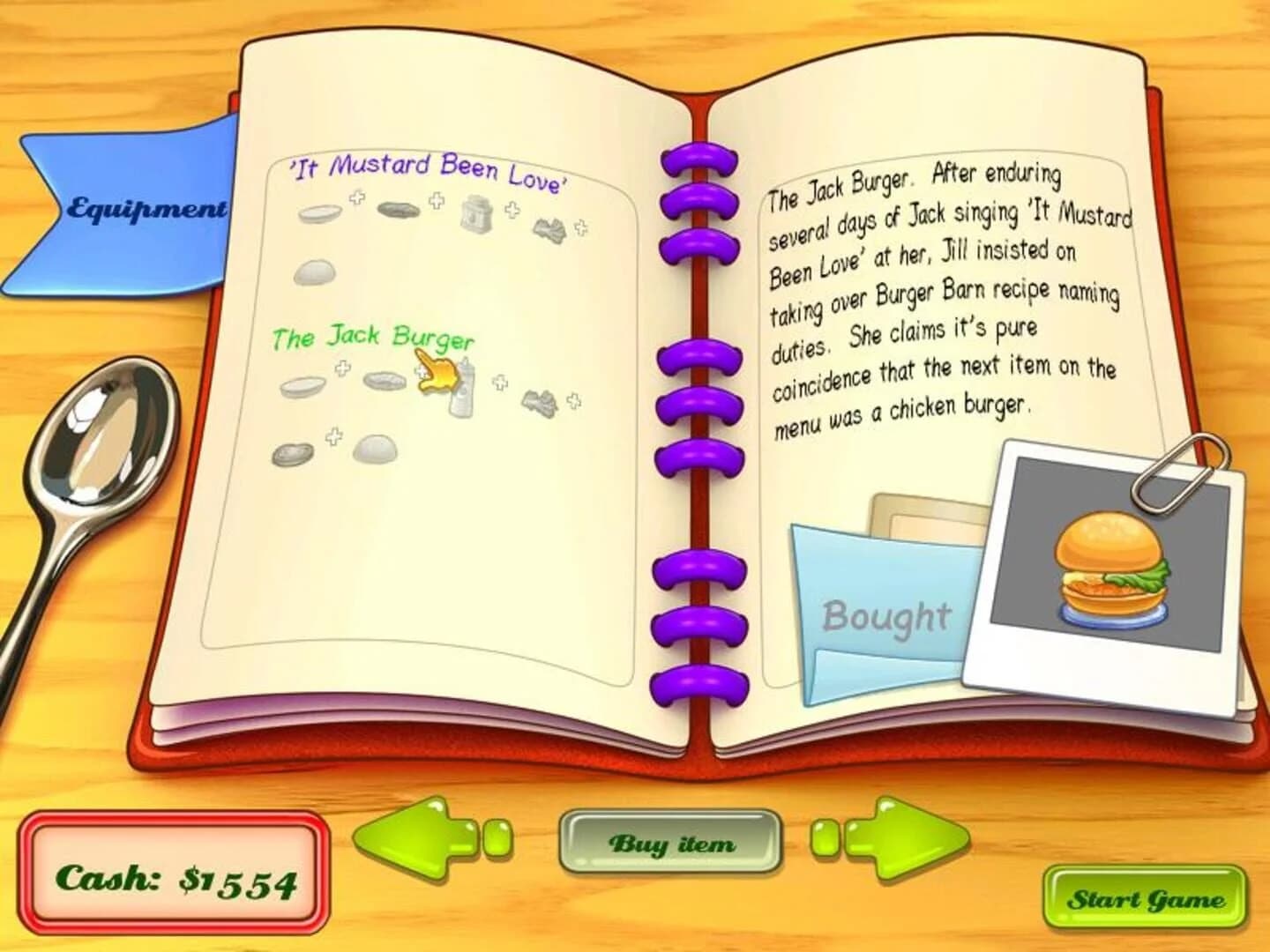The width and height of the screenshot is (1270, 952).
Task: Select the 'It Mustard Been Love' recipe title
Action: tap(428, 170)
